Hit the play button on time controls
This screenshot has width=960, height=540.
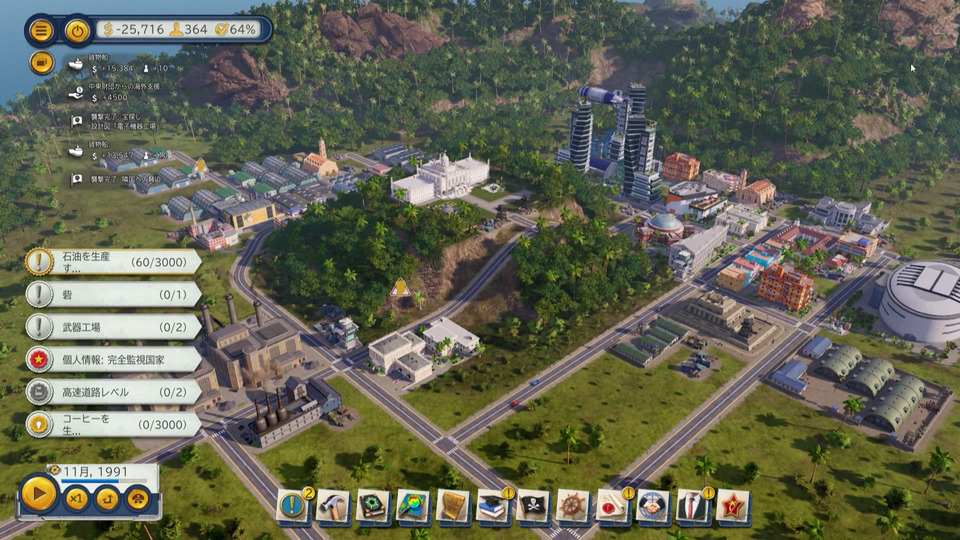(x=39, y=495)
